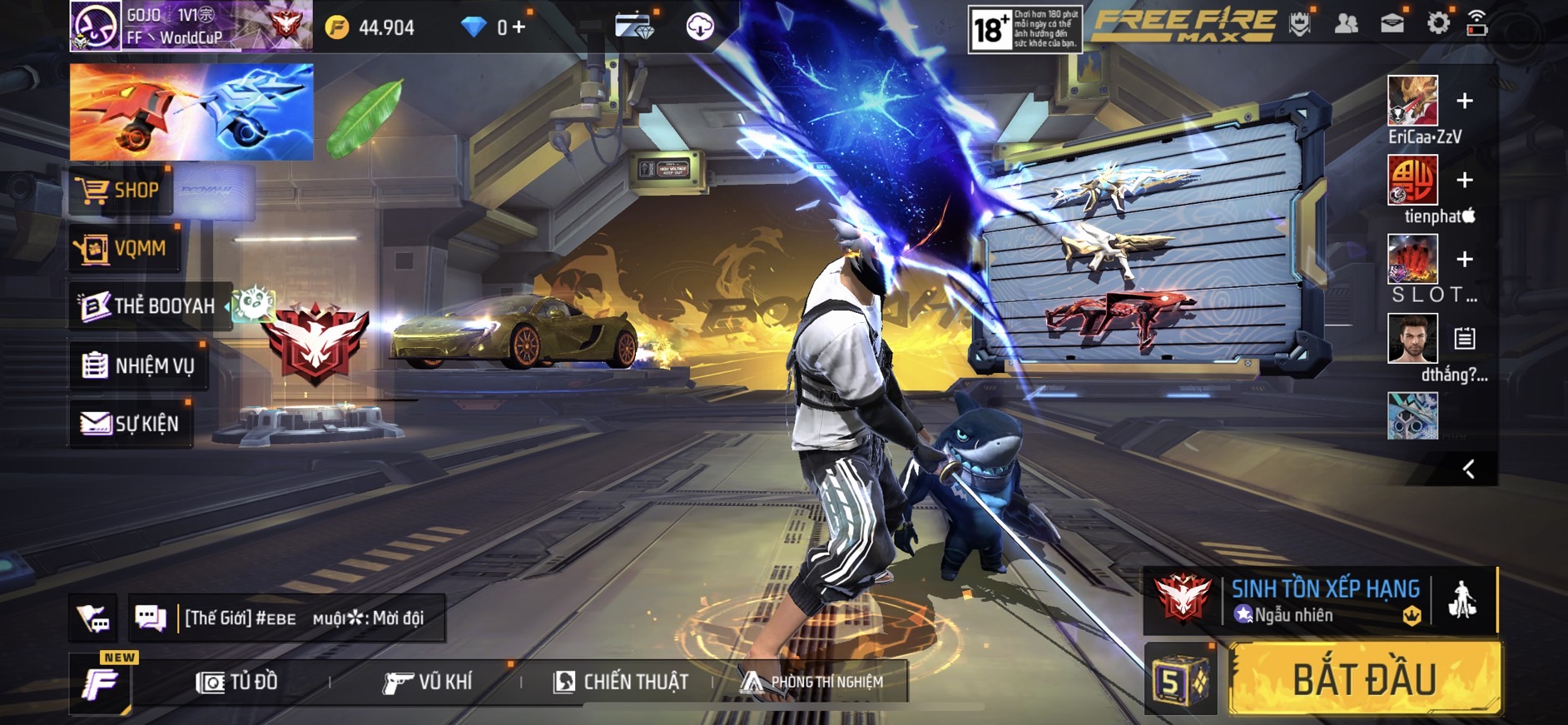The image size is (1568, 725).
Task: Collapse the friends list with the arrow
Action: 1469,469
